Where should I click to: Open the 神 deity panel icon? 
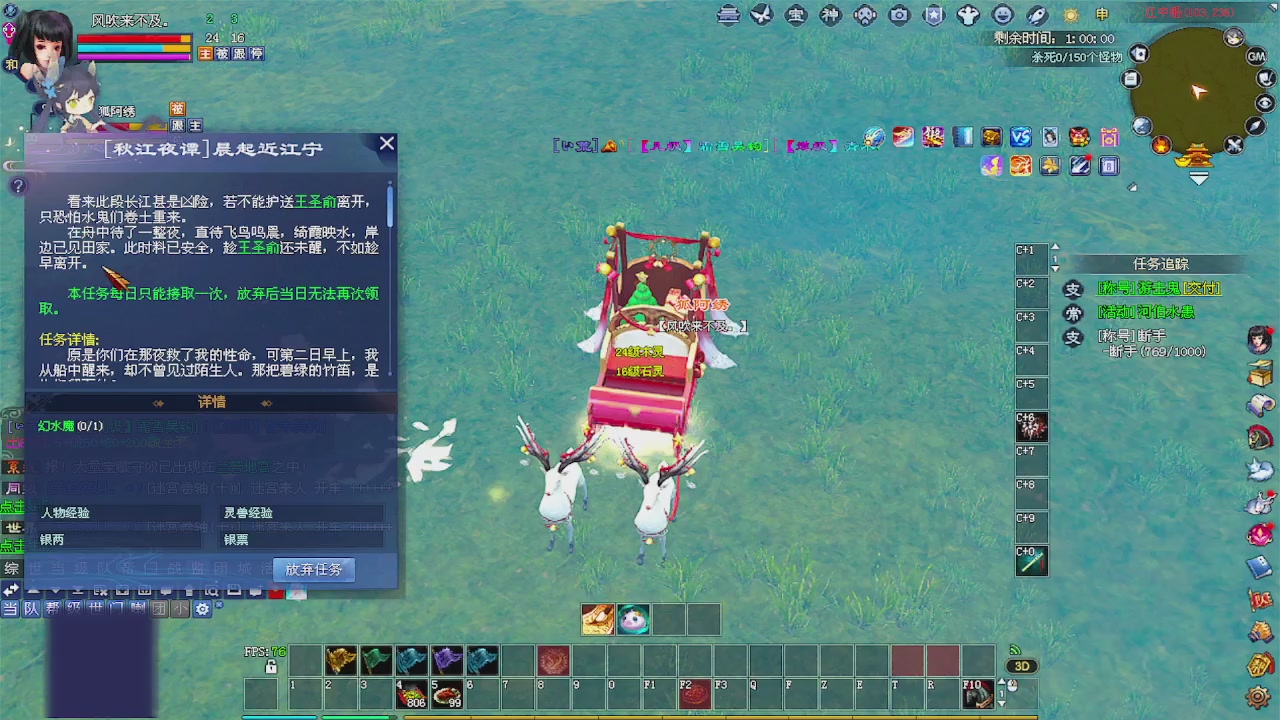830,15
